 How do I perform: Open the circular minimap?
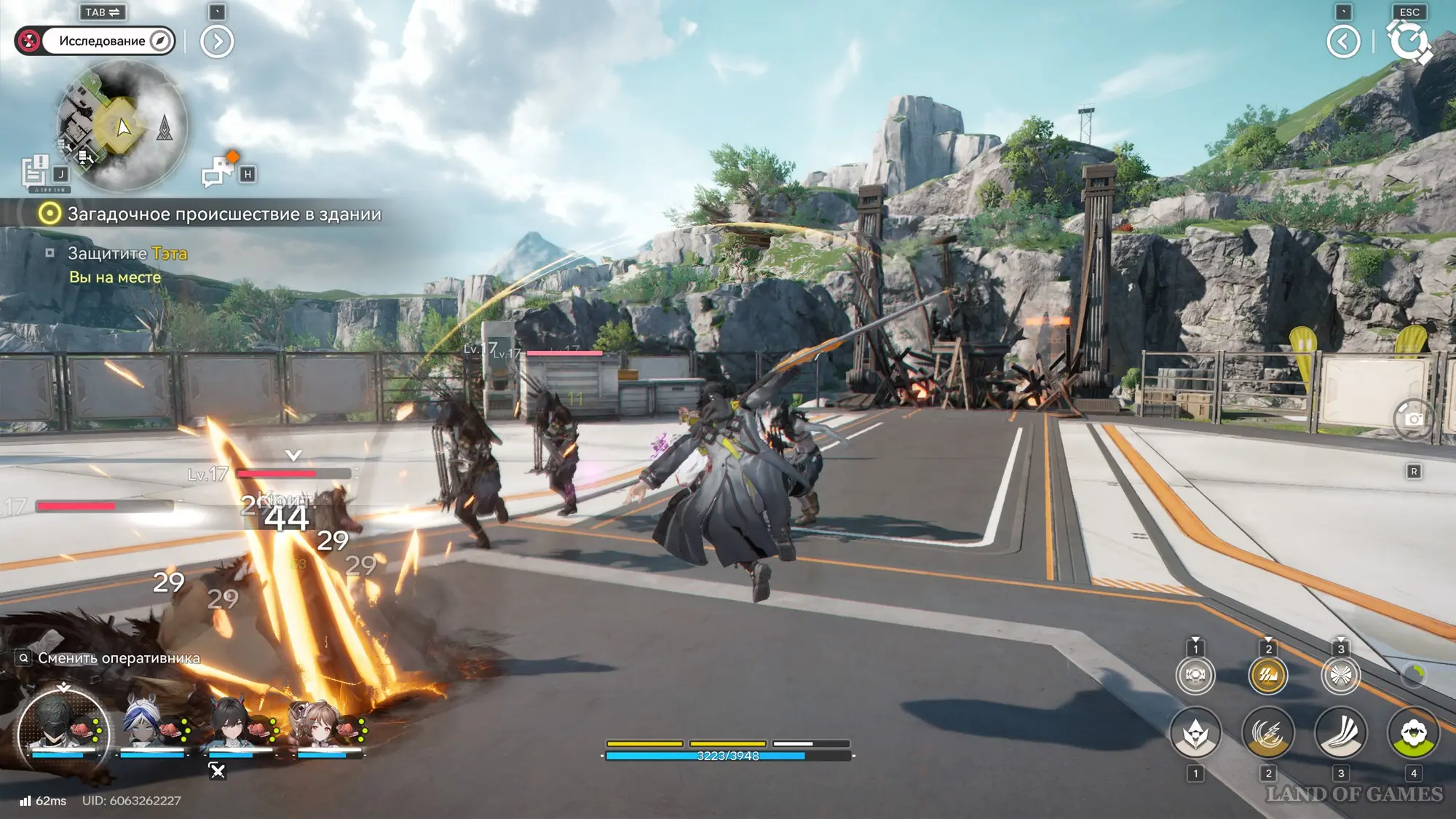click(122, 125)
